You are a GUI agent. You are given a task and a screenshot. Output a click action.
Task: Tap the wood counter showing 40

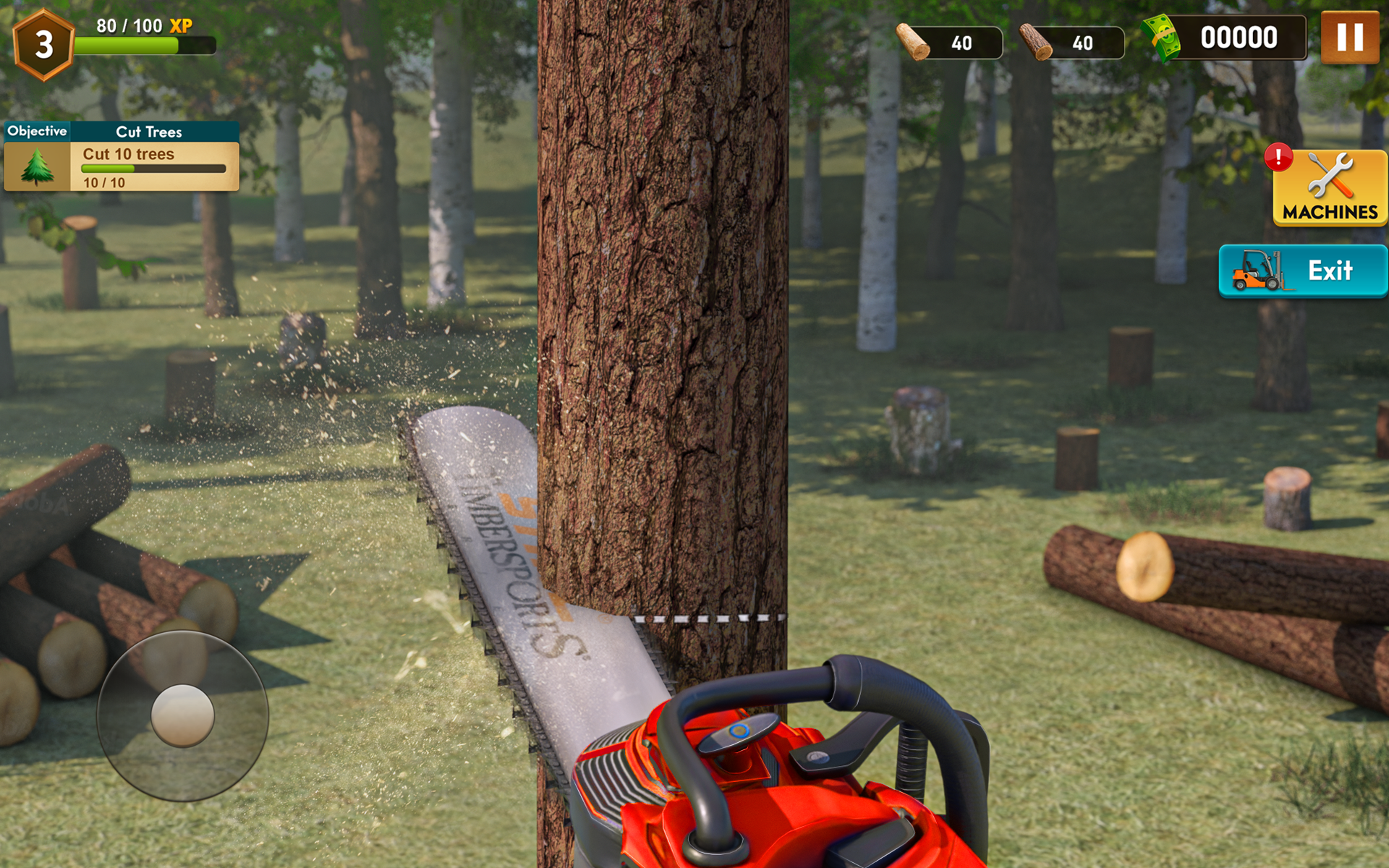962,43
